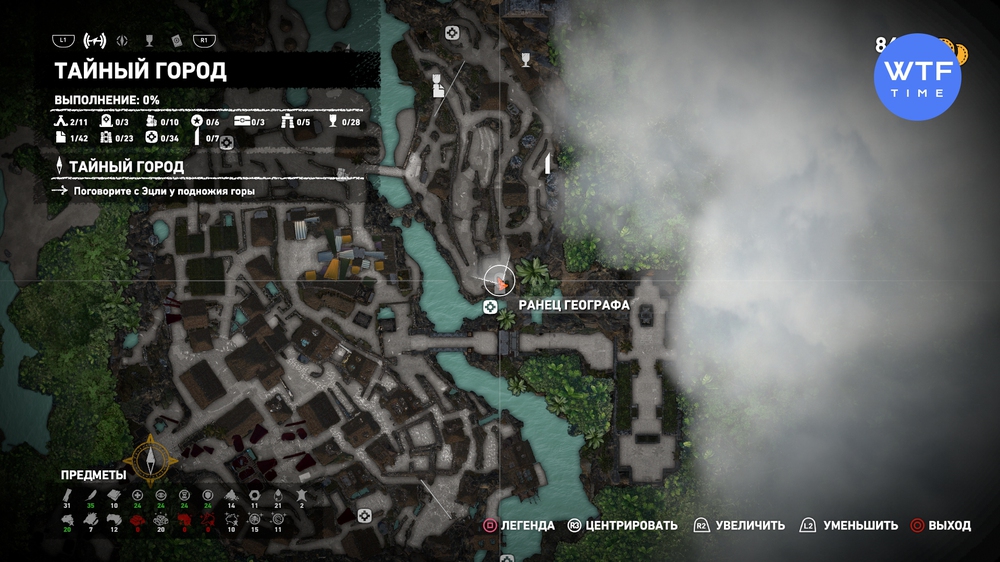Open the document card tab

click(x=175, y=41)
